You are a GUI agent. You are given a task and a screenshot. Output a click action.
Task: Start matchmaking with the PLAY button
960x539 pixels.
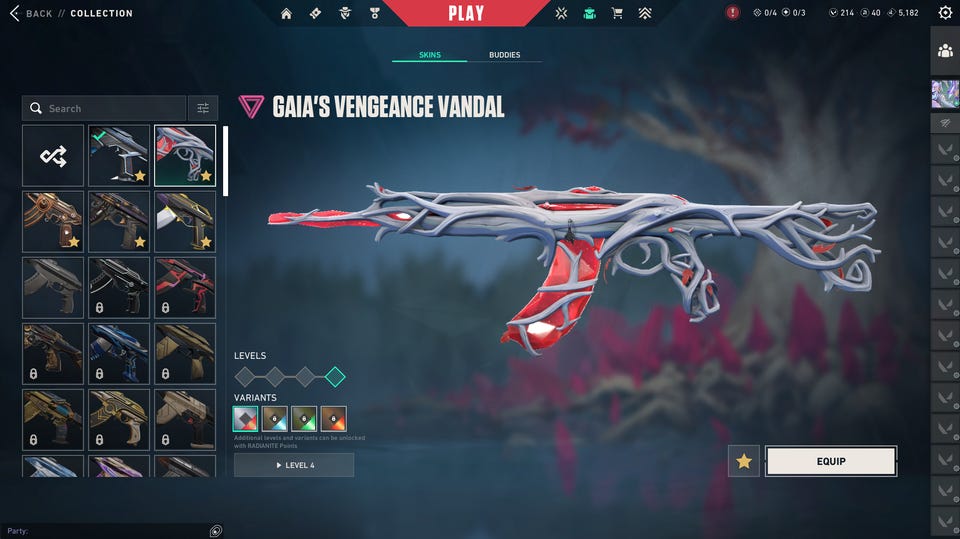(x=466, y=13)
